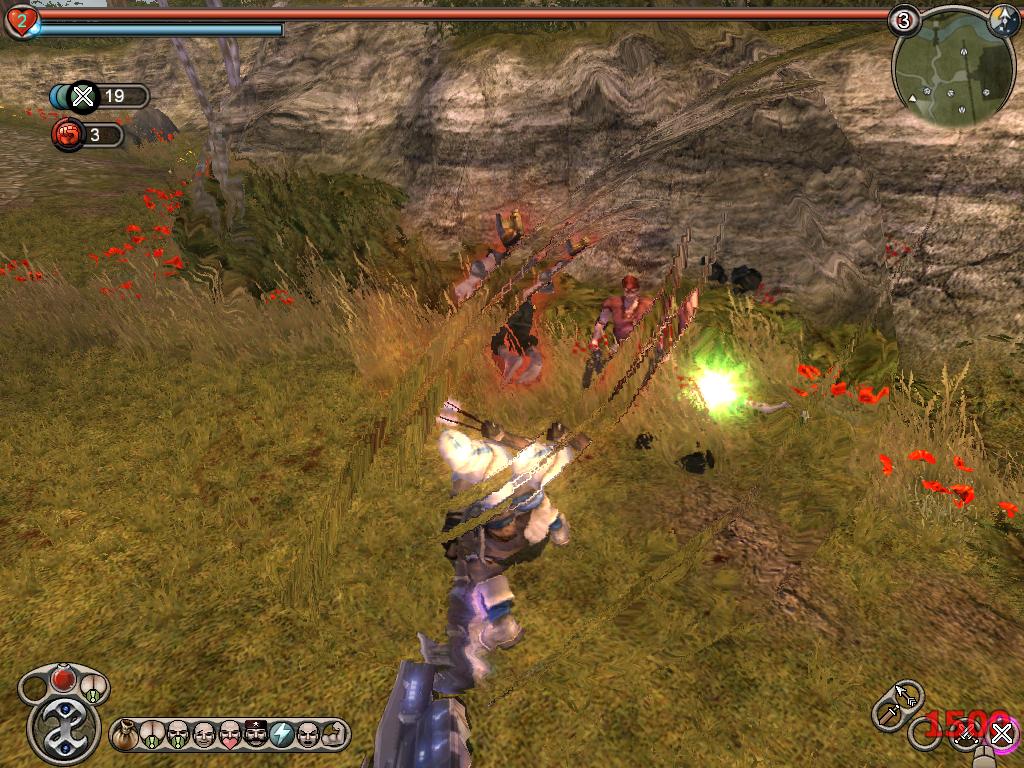Click the silver spiral guild seal emblem

(x=64, y=729)
